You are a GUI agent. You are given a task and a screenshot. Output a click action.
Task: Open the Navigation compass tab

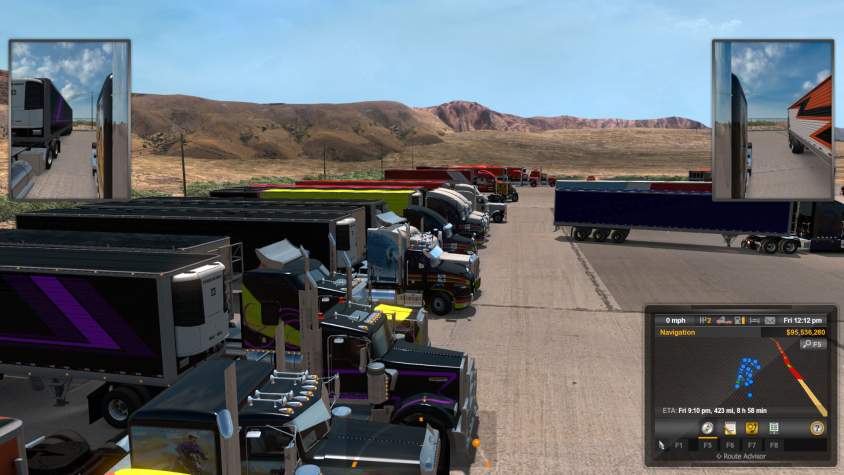pyautogui.click(x=707, y=428)
